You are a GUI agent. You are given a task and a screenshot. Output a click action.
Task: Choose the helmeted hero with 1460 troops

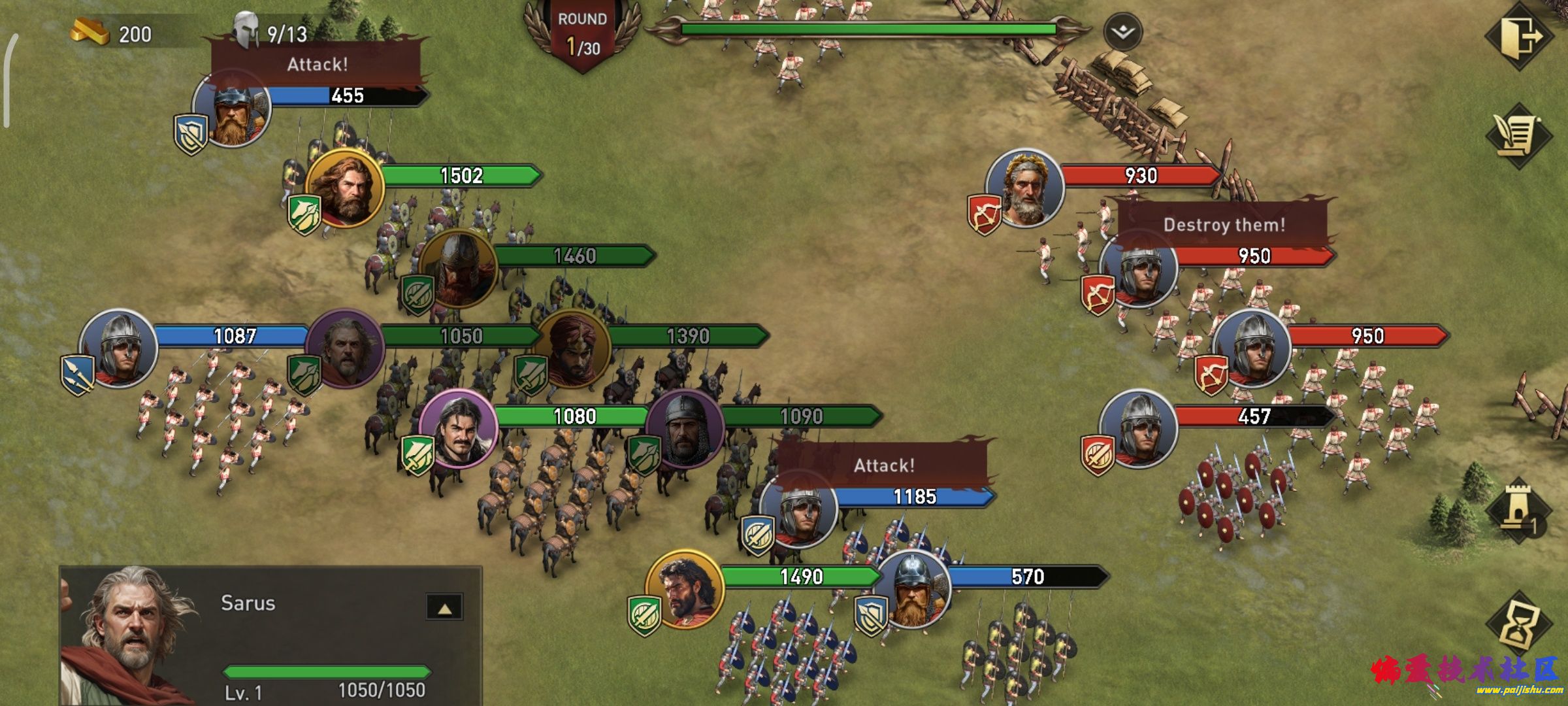tap(459, 268)
